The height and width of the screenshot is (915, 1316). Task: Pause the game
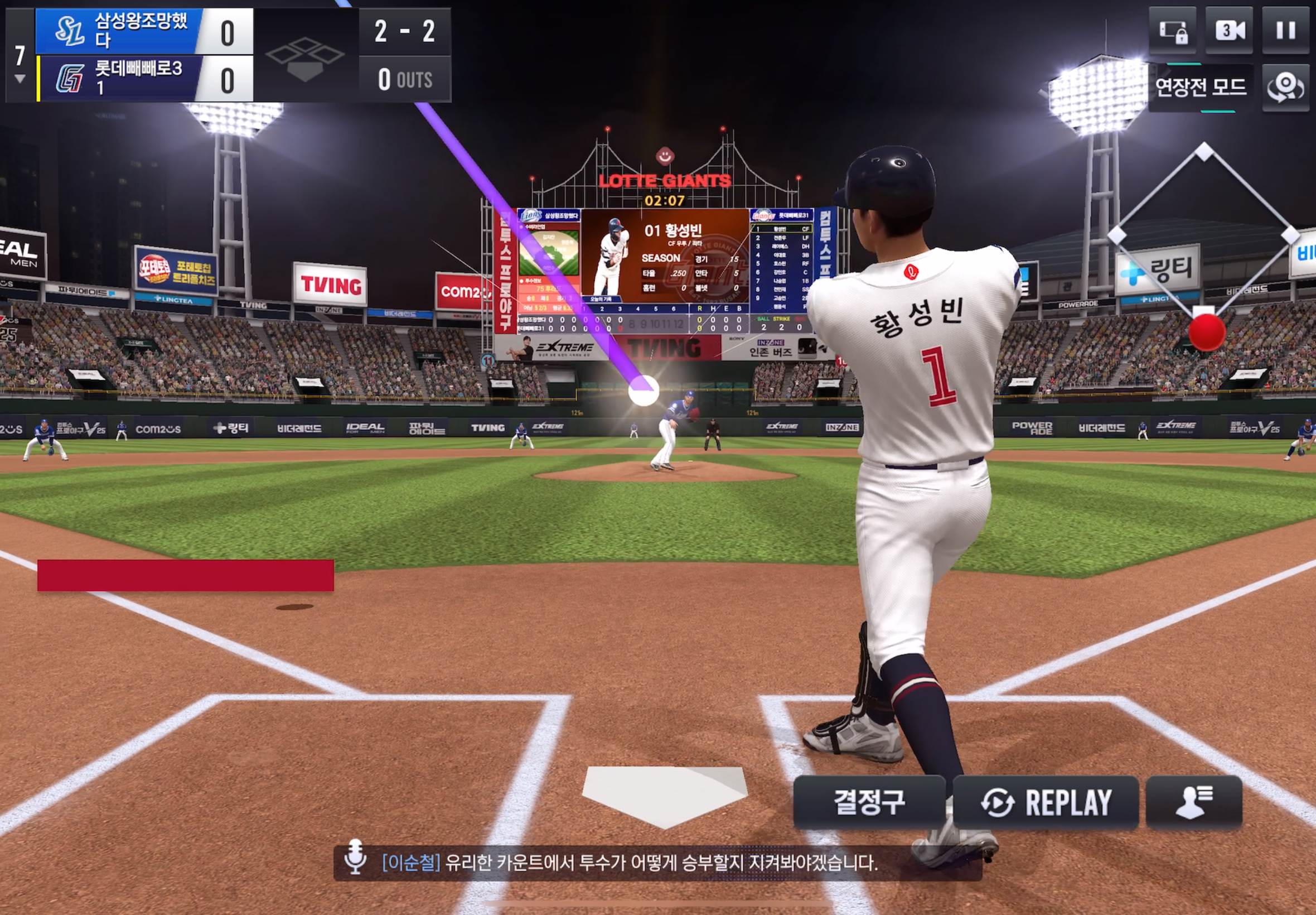click(x=1286, y=30)
